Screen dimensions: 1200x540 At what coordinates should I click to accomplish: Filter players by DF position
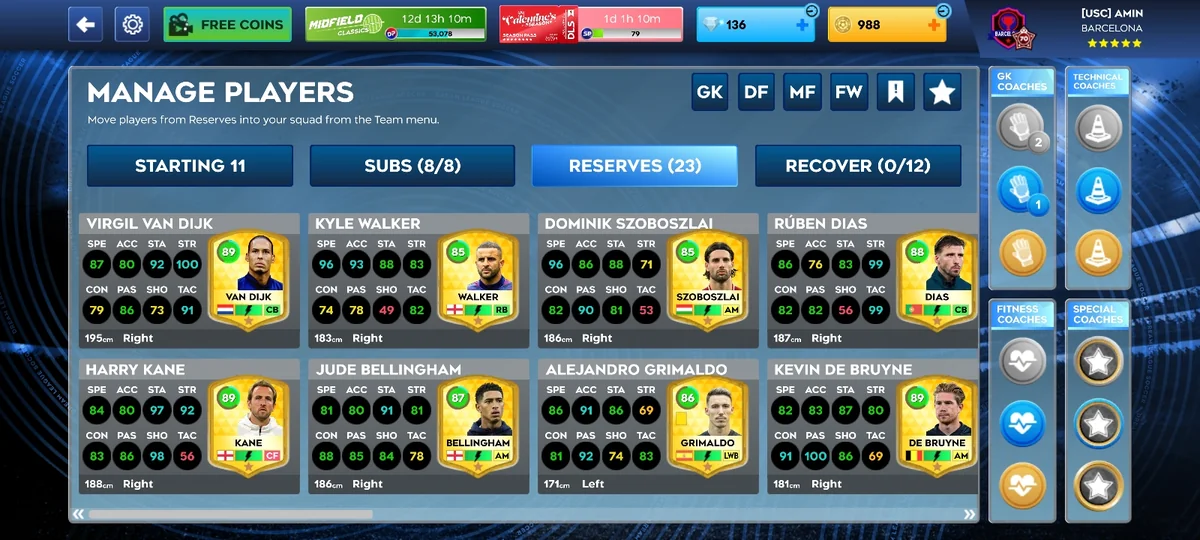pyautogui.click(x=756, y=92)
